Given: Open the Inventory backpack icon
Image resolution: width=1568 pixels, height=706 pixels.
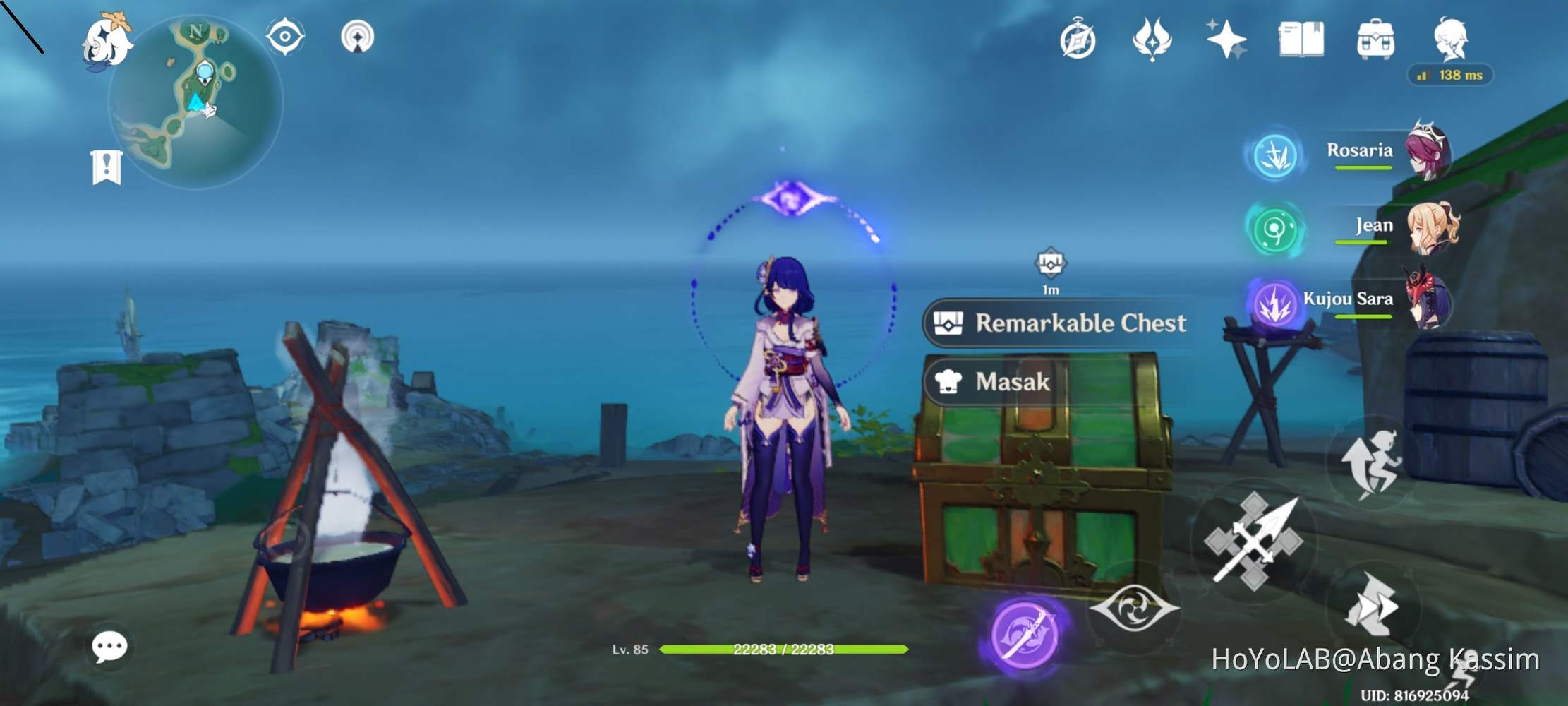Looking at the screenshot, I should [x=1374, y=39].
